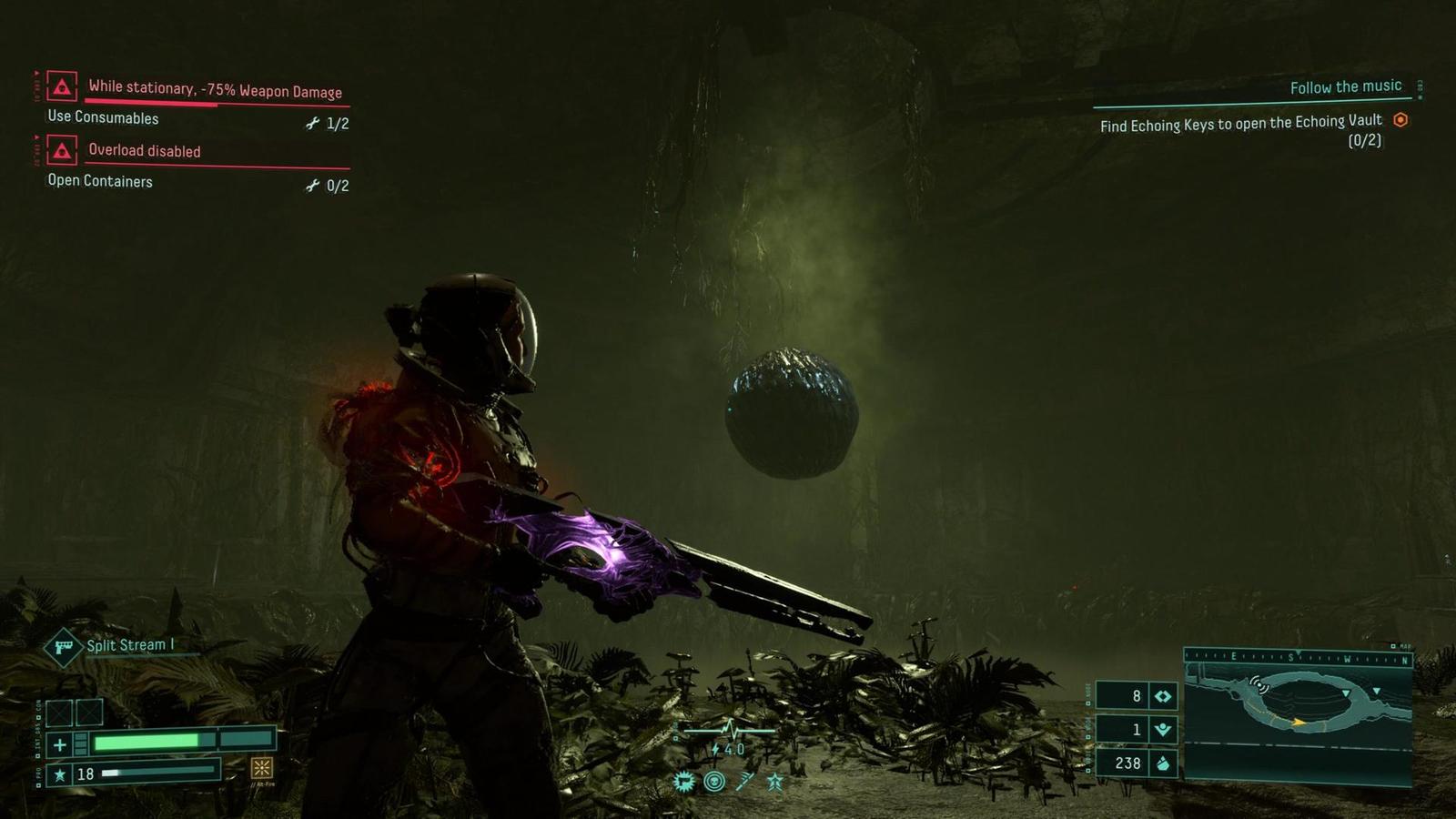
Task: Open the minimap
Action: pyautogui.click(x=1298, y=714)
